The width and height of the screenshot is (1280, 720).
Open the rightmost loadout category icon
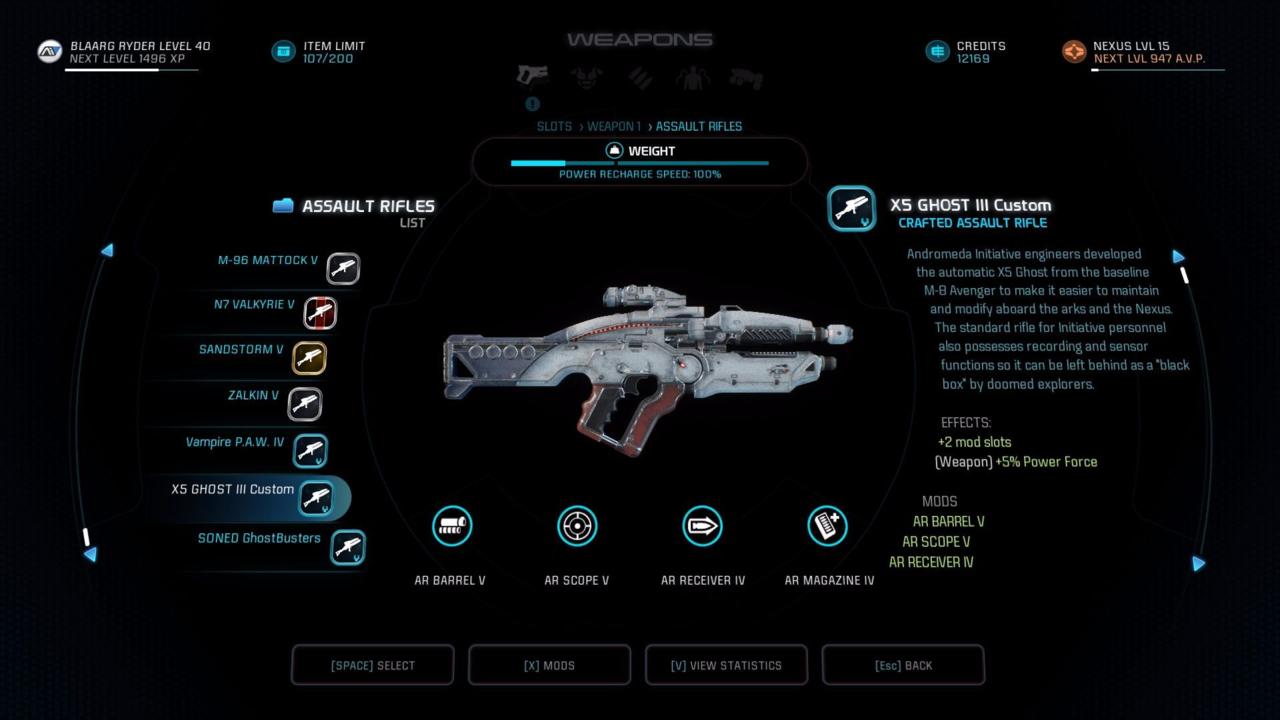[748, 77]
